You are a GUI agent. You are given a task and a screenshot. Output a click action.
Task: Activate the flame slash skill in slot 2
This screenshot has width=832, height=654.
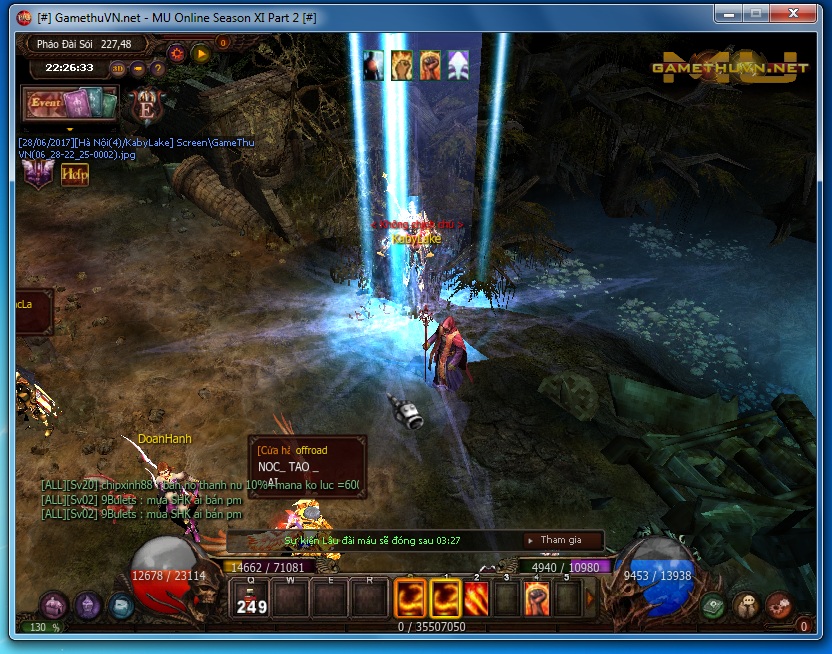click(x=477, y=598)
